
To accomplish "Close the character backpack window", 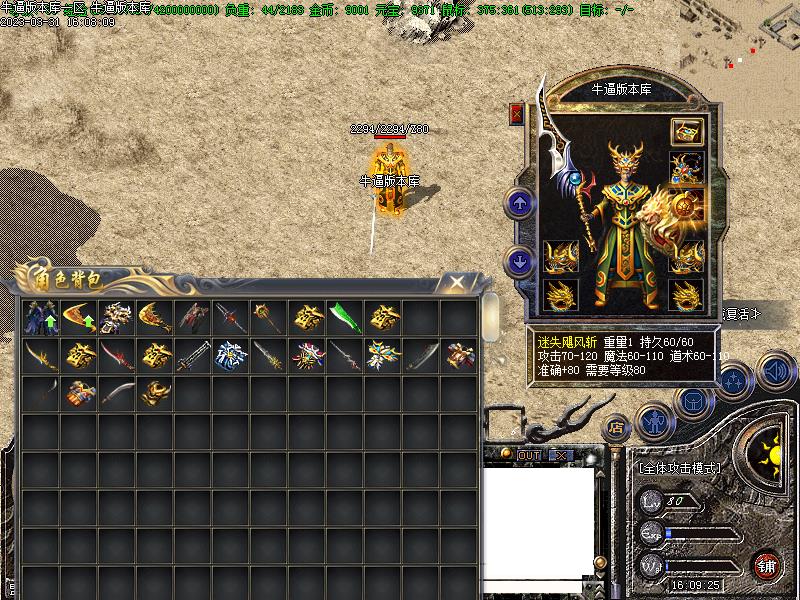I will pos(457,282).
